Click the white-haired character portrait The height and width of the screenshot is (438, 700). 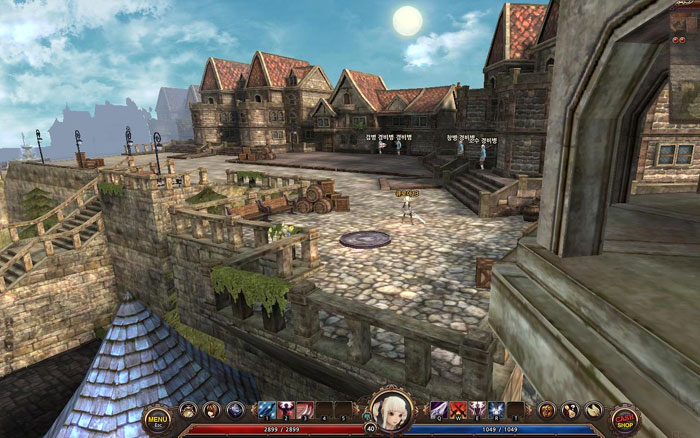[x=391, y=410]
